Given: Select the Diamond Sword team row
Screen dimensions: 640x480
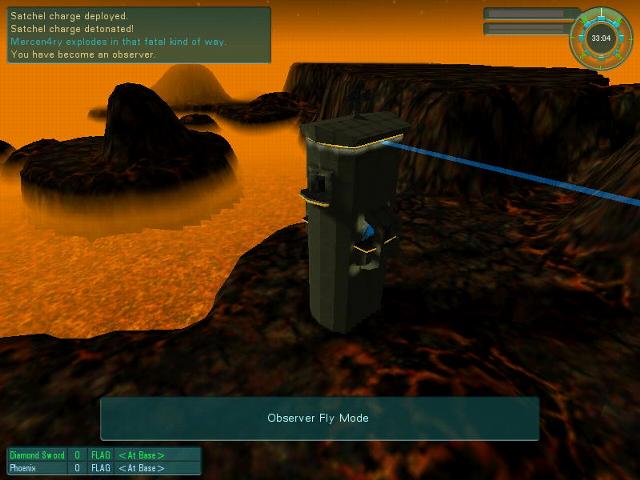Looking at the screenshot, I should coord(104,455).
